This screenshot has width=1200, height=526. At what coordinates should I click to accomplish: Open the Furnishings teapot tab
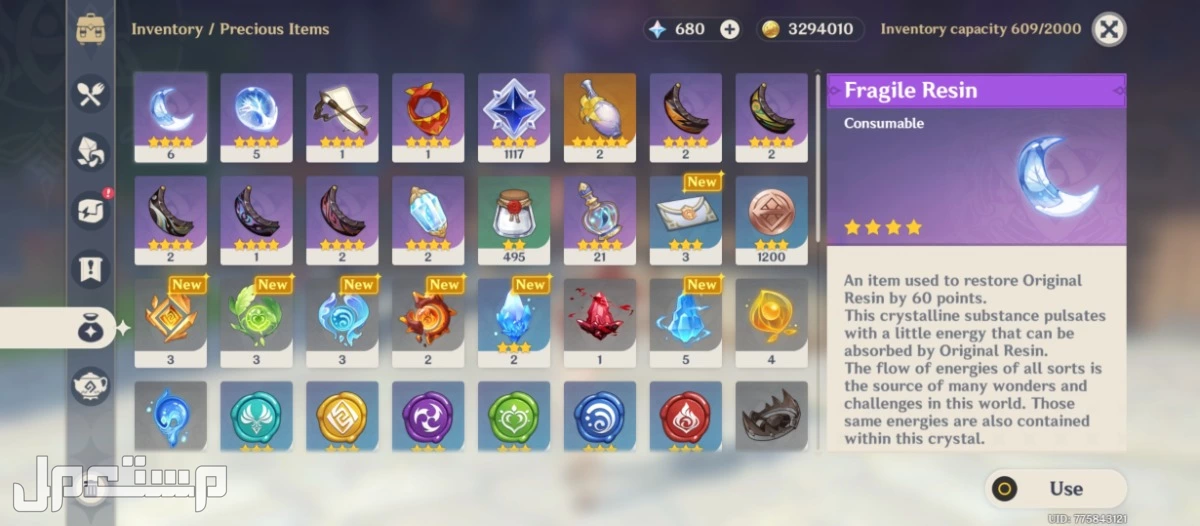pos(93,384)
